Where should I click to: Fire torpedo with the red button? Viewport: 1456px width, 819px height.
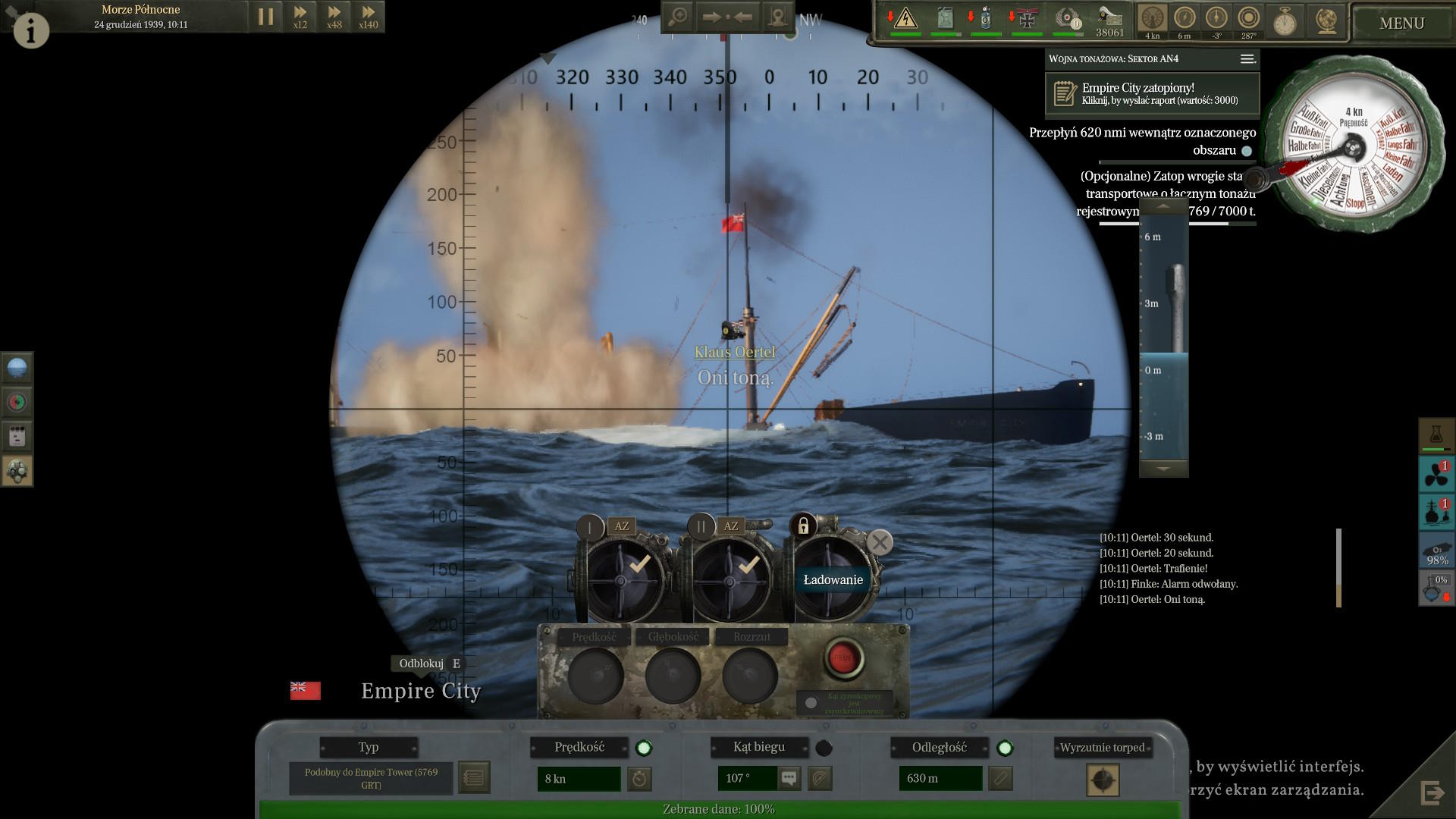[x=843, y=657]
